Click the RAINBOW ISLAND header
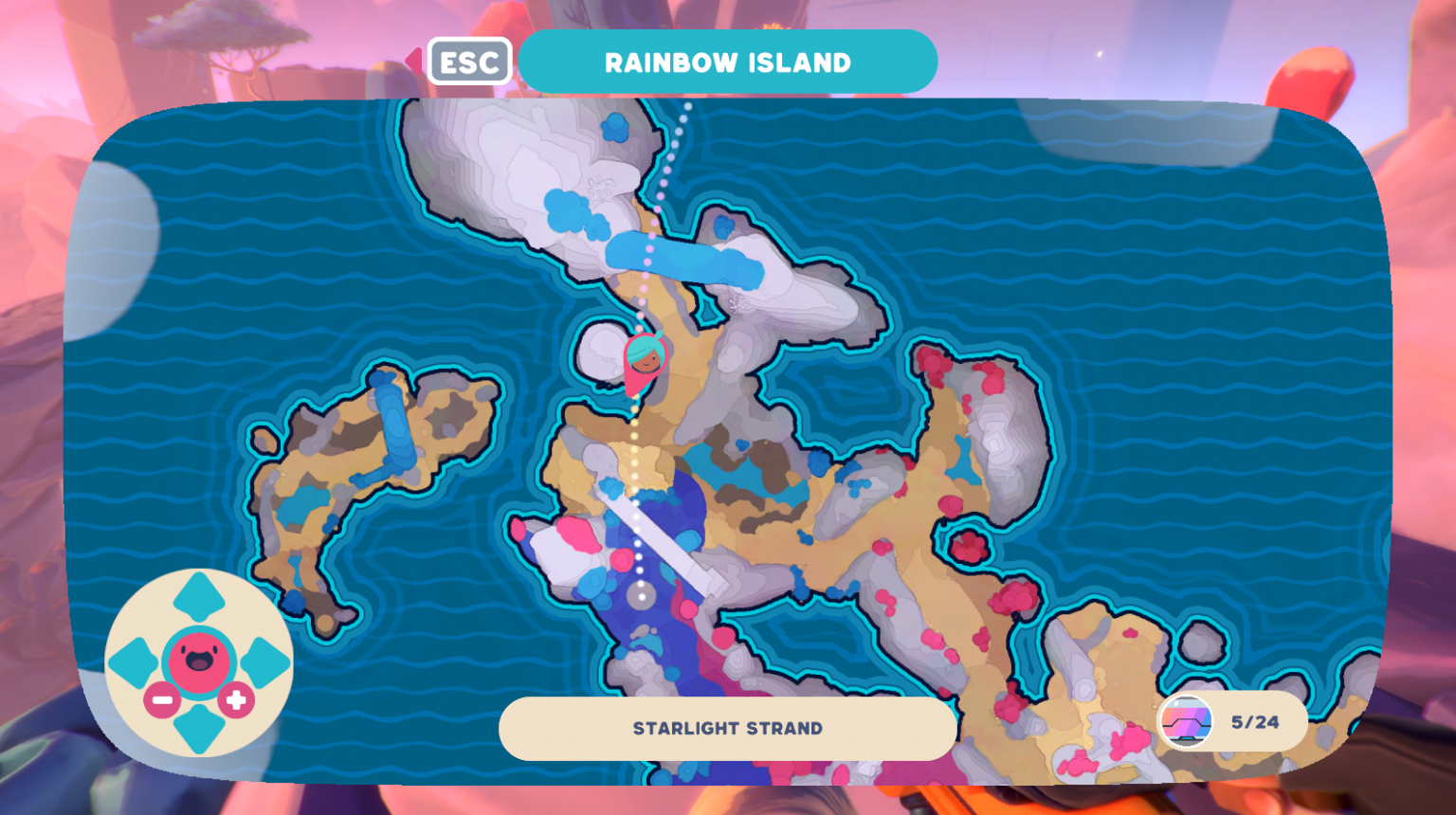The width and height of the screenshot is (1456, 815). (728, 61)
